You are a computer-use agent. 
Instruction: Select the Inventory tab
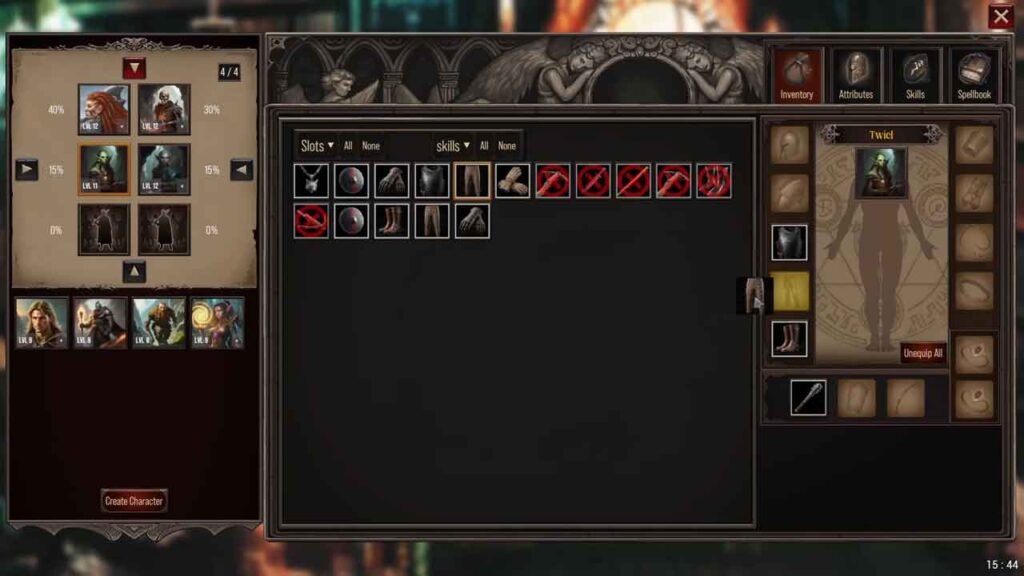coord(797,76)
